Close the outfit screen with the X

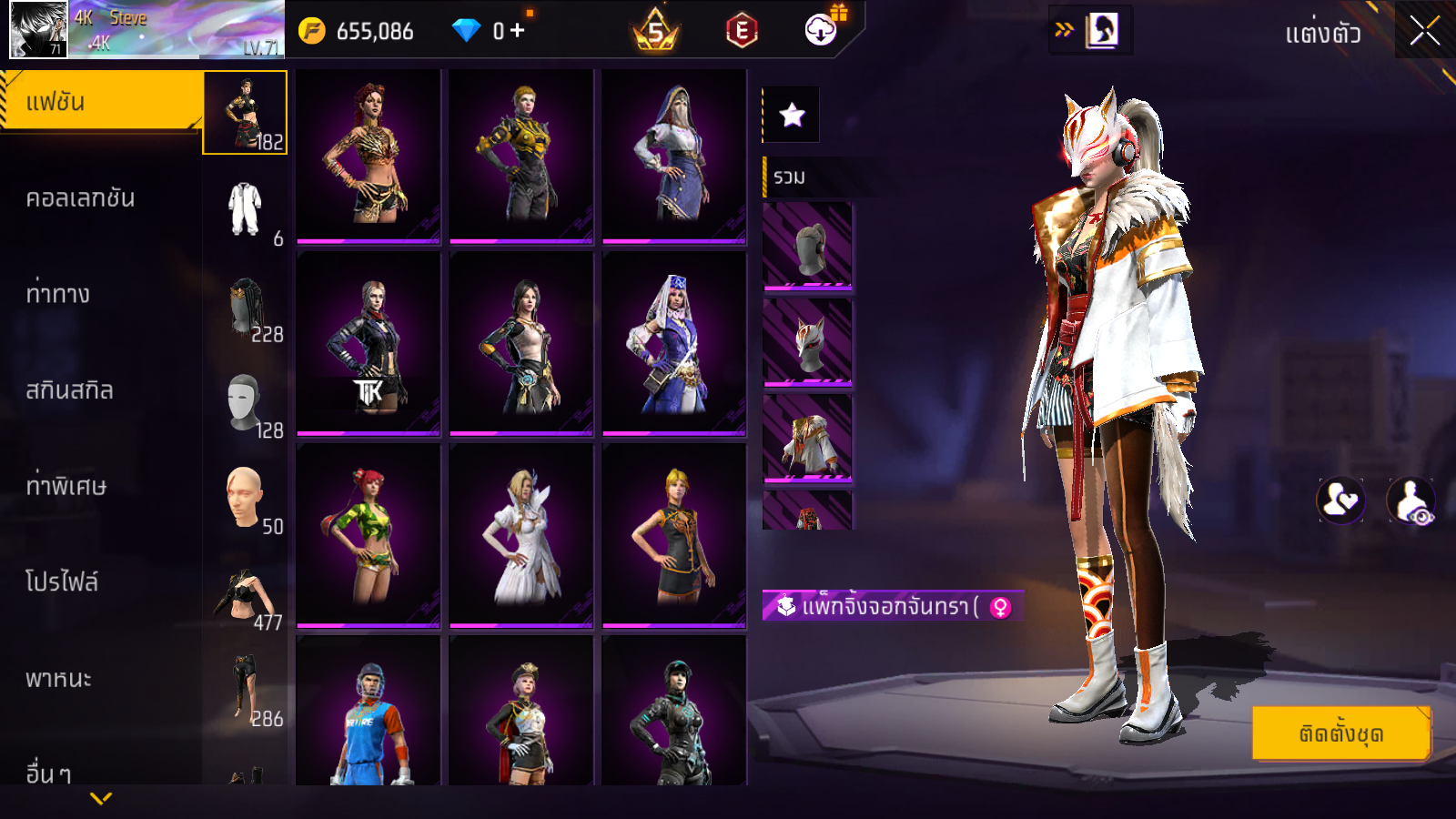coord(1424,31)
